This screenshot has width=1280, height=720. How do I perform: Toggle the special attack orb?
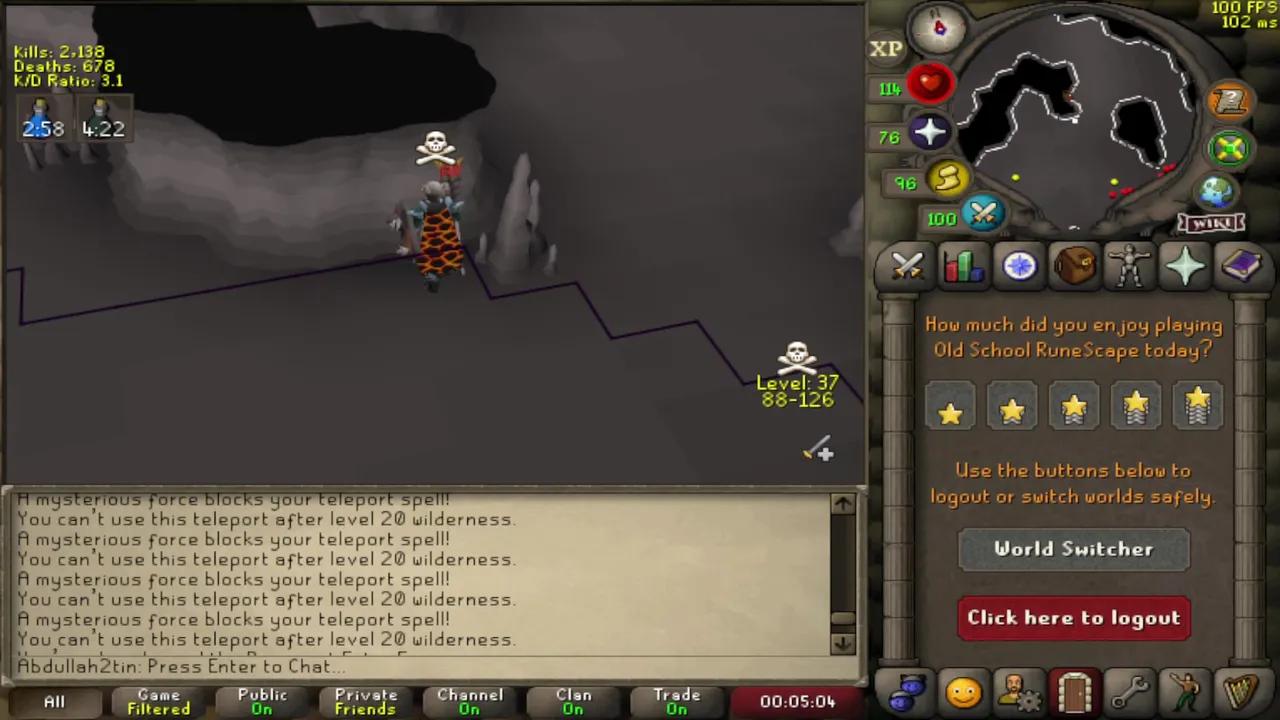tap(983, 214)
